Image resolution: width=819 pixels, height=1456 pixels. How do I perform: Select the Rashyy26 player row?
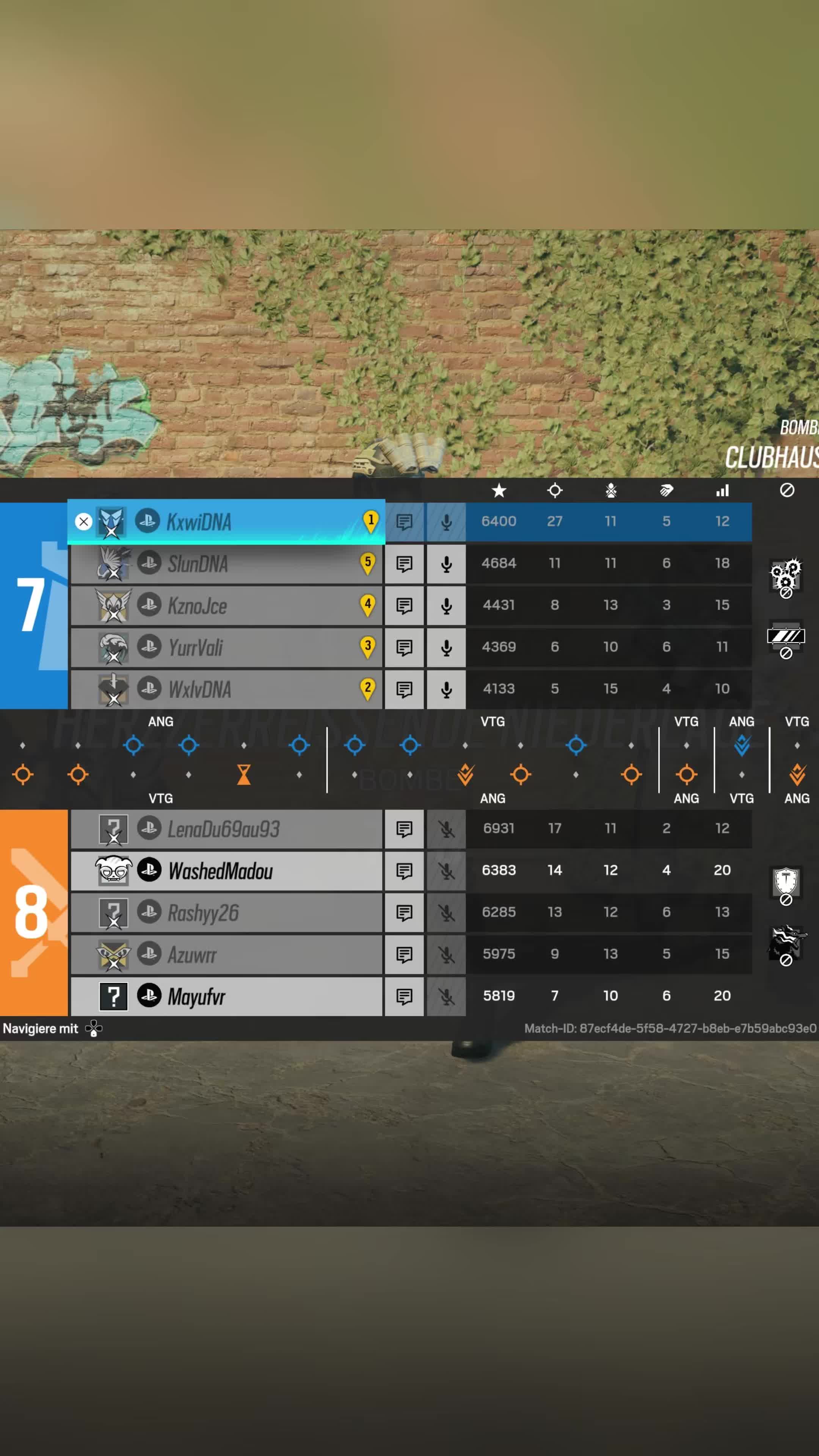[x=226, y=913]
